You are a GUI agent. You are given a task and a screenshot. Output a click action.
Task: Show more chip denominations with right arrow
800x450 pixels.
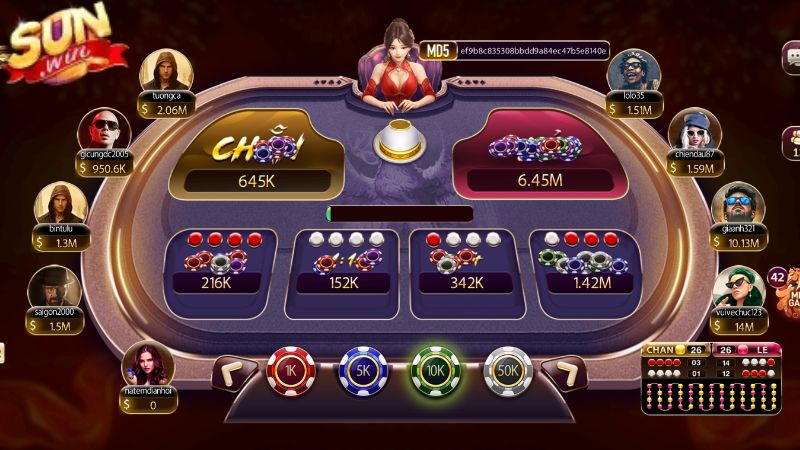click(563, 374)
